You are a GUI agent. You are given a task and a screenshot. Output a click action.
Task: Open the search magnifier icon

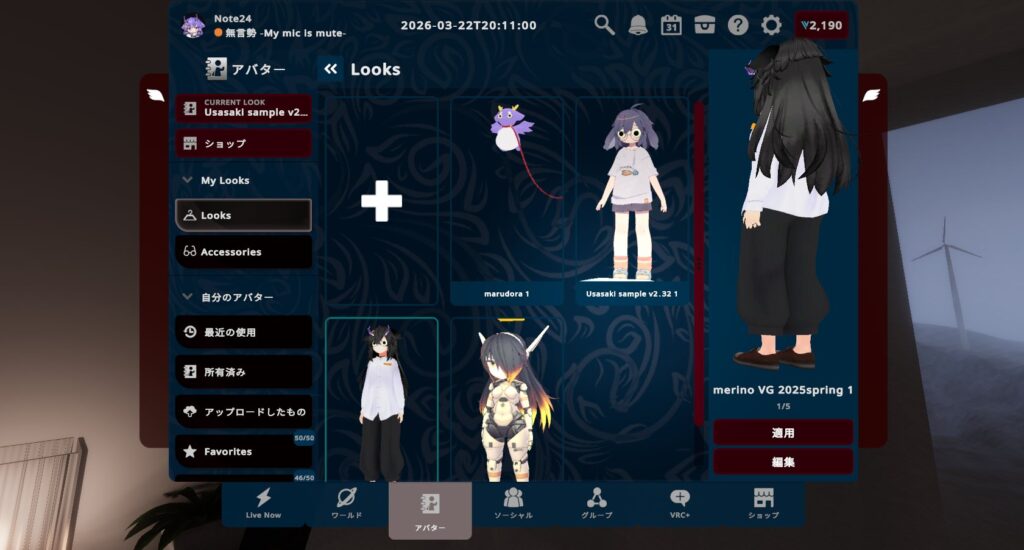(604, 25)
